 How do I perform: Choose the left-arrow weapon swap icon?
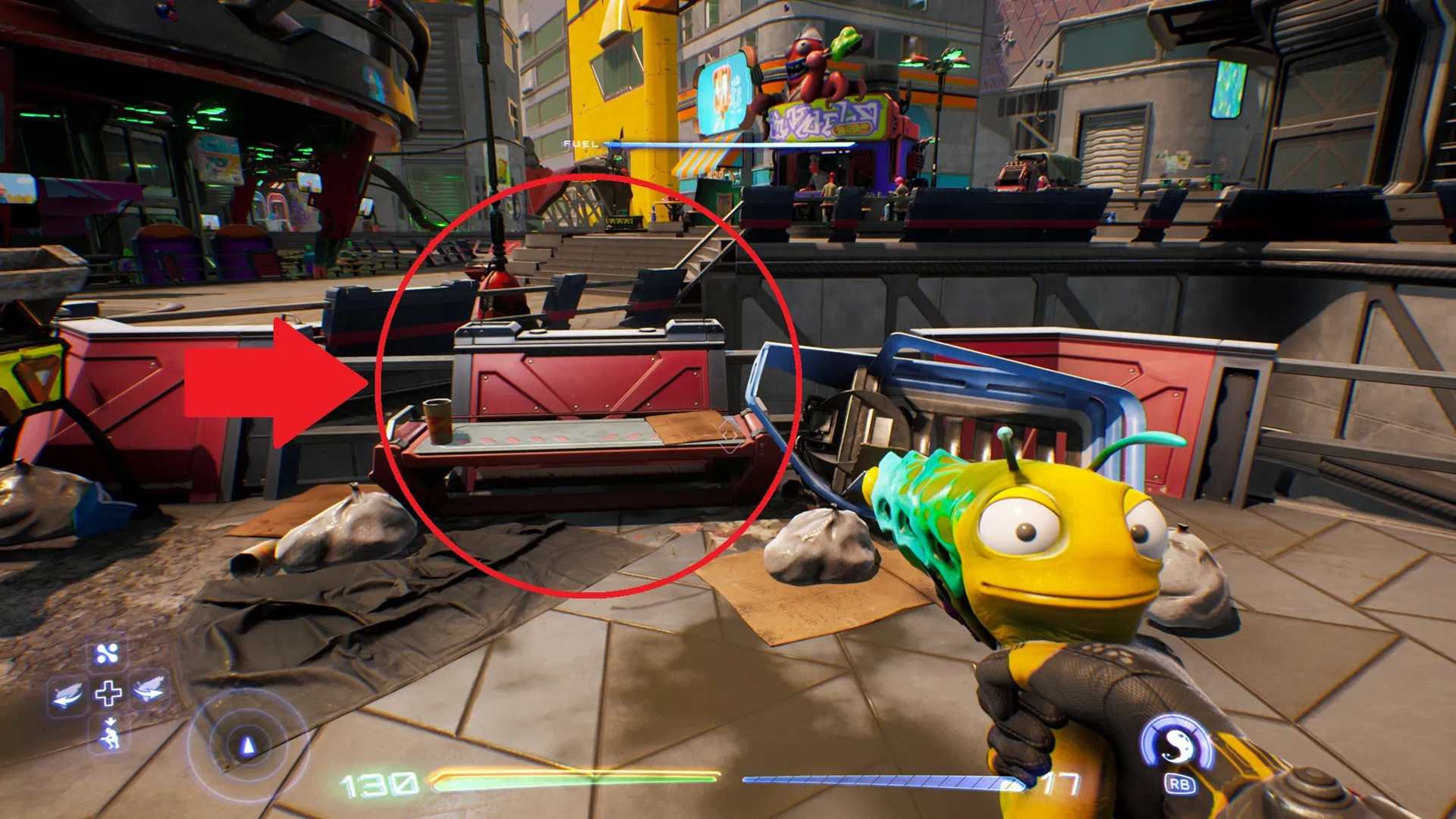point(67,693)
